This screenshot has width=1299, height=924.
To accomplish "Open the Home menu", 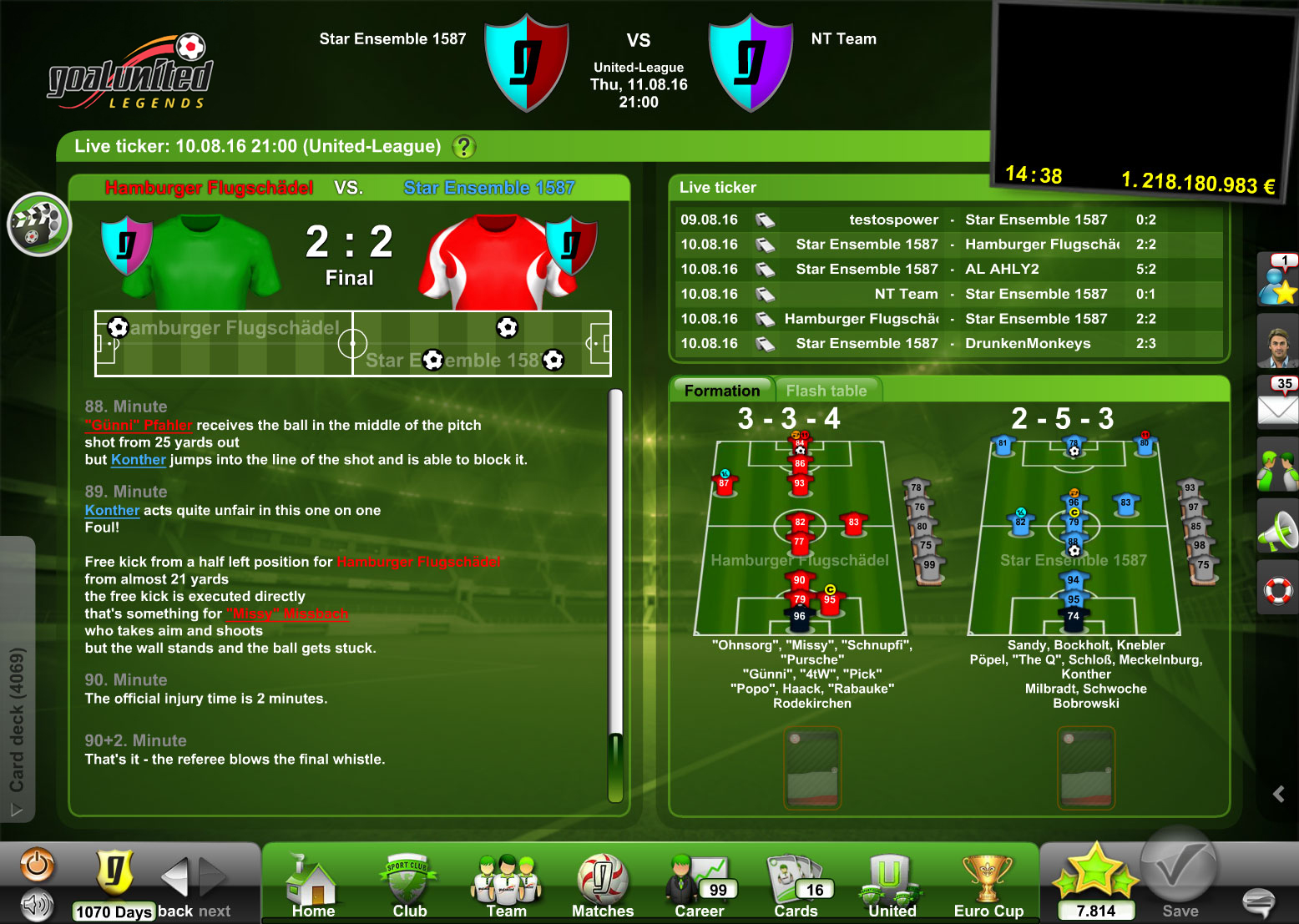I will click(313, 886).
